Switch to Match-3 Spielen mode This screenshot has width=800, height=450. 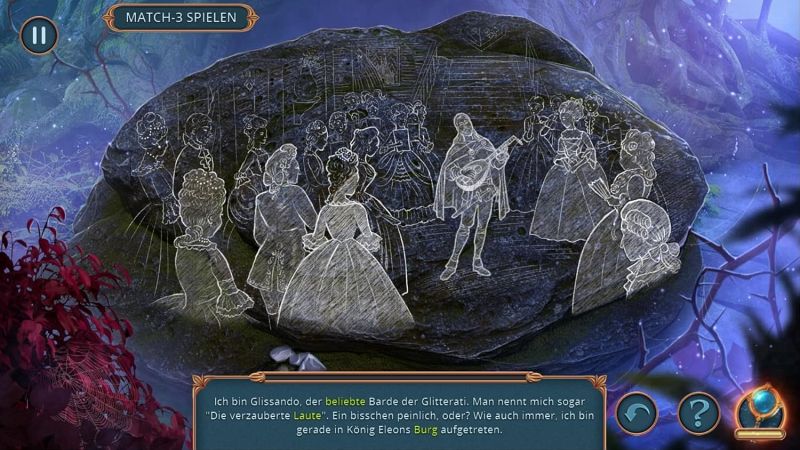tap(179, 18)
